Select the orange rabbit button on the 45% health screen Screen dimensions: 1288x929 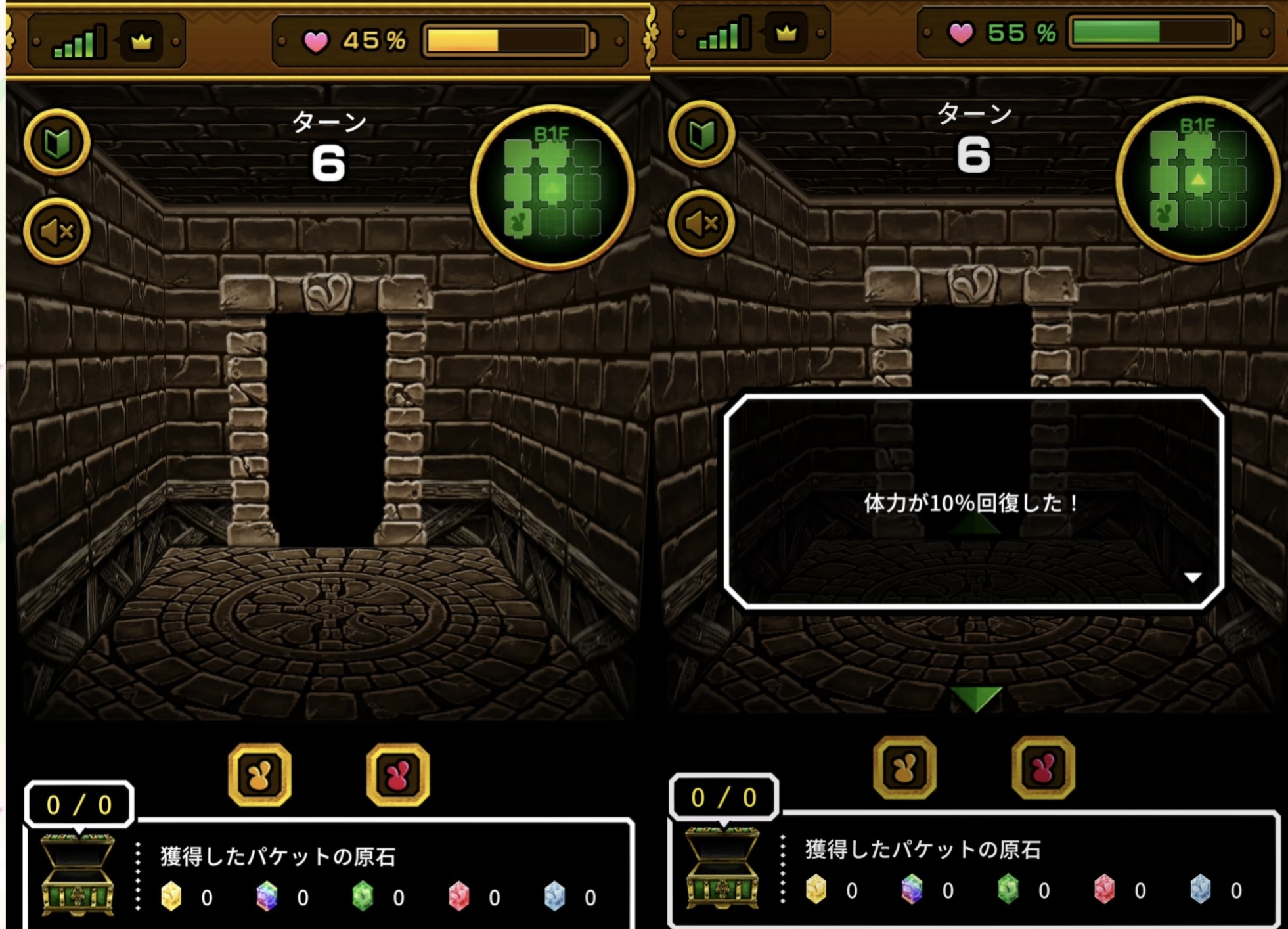(x=260, y=775)
